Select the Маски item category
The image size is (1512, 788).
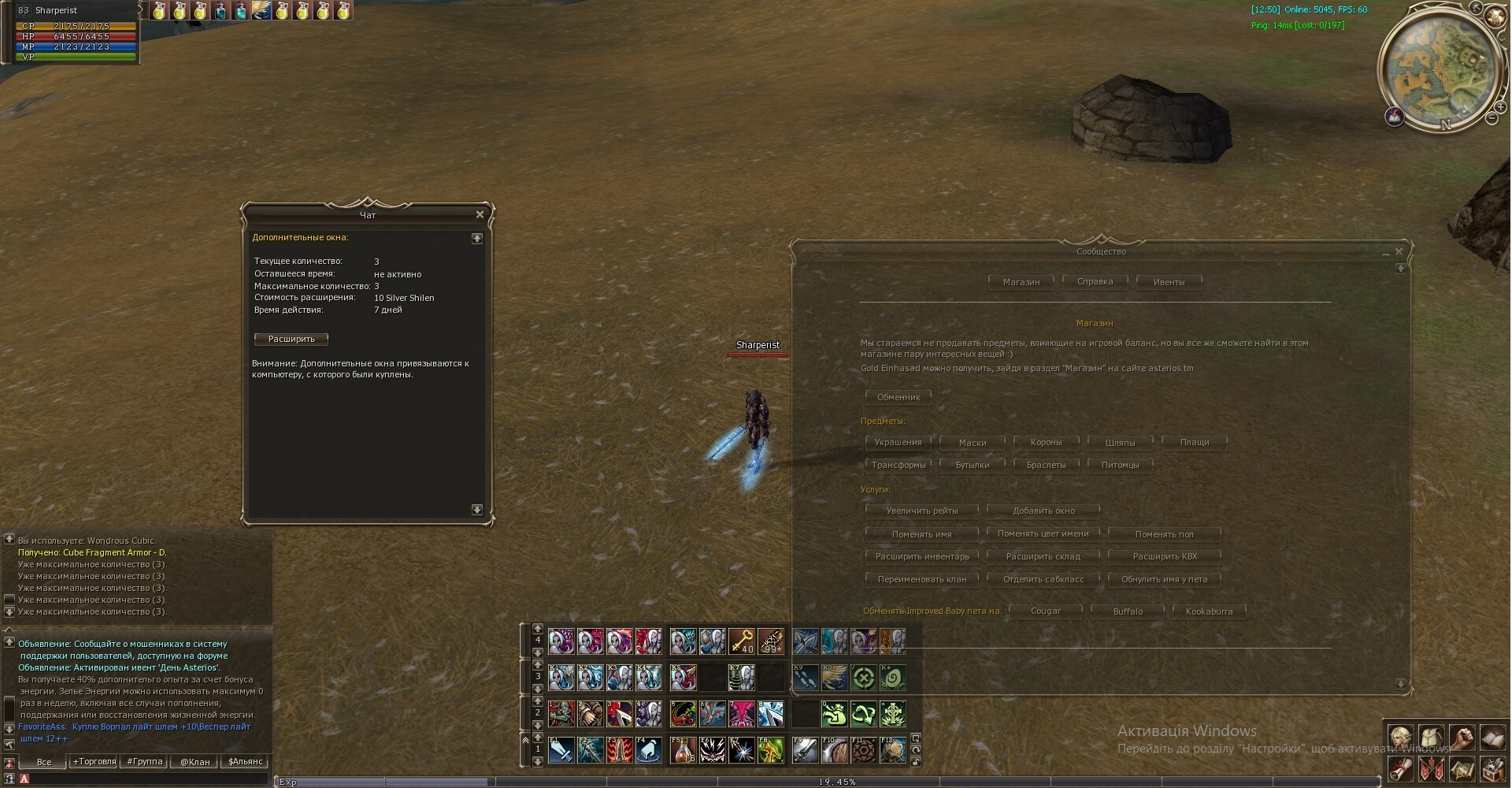coord(972,442)
